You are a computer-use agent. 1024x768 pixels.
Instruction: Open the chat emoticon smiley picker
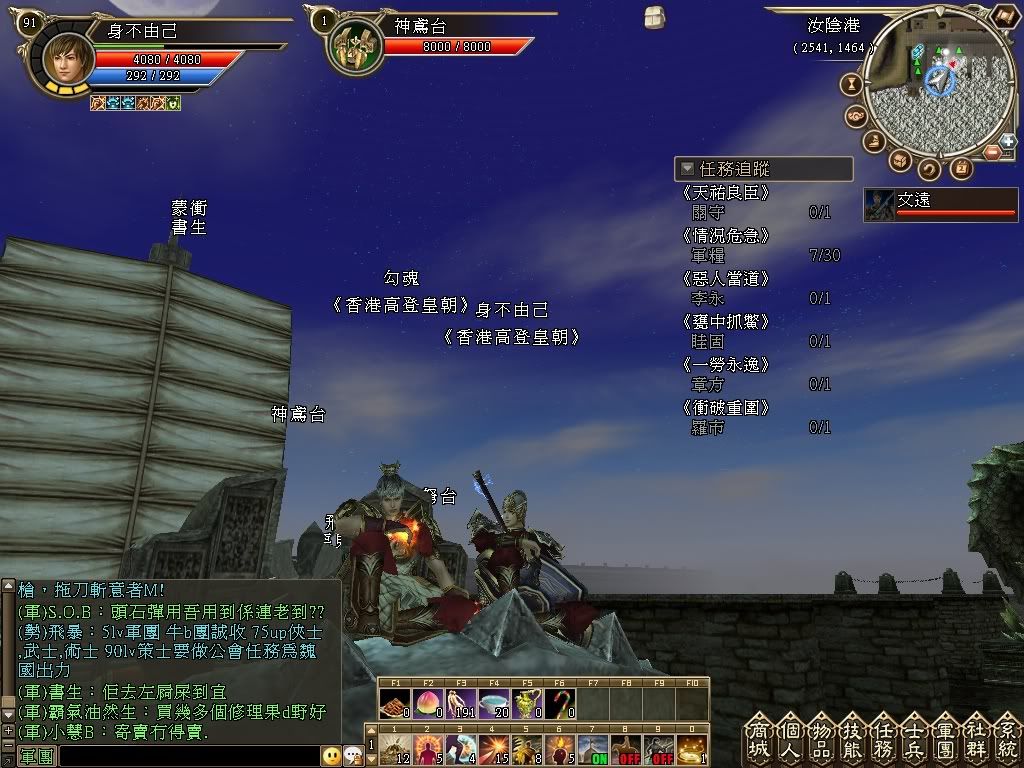pyautogui.click(x=331, y=756)
